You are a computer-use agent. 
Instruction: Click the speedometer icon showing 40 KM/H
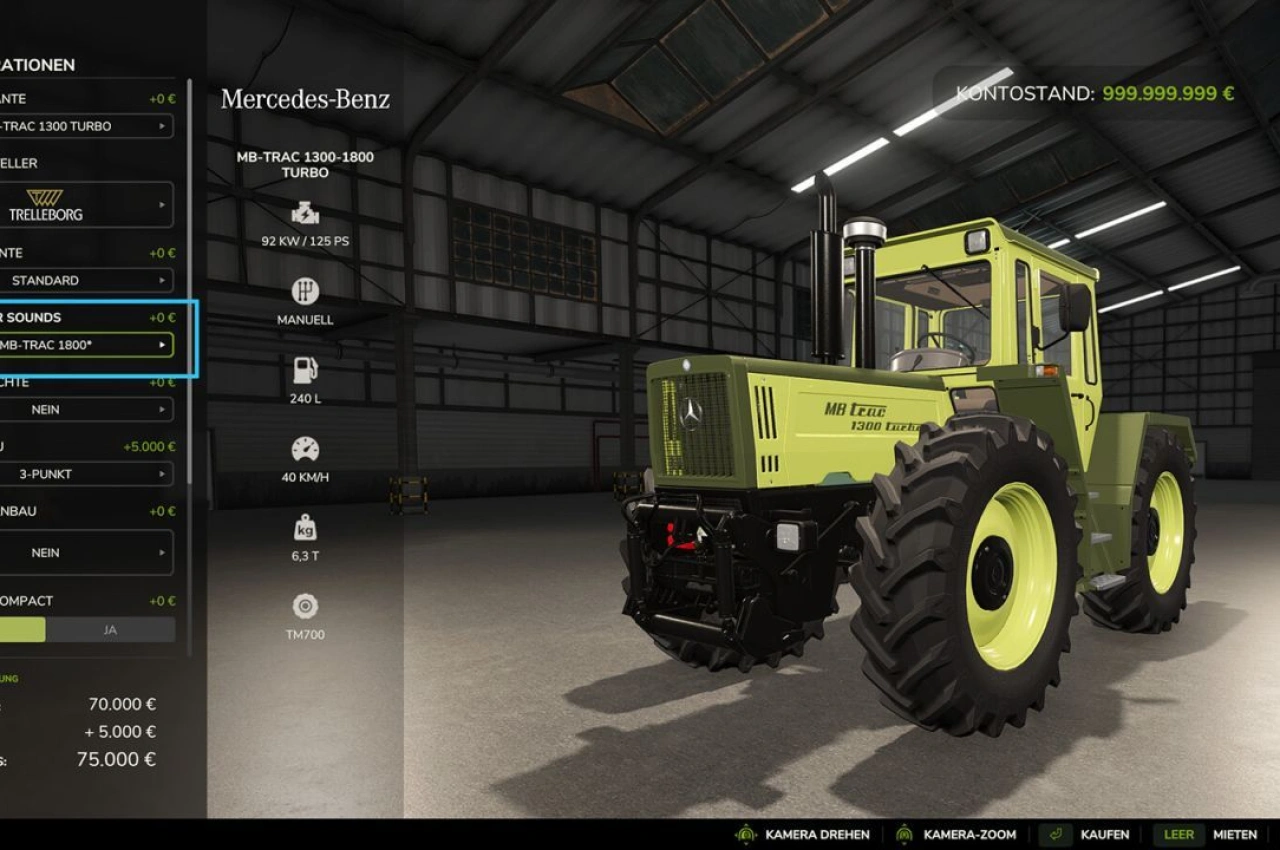click(305, 450)
